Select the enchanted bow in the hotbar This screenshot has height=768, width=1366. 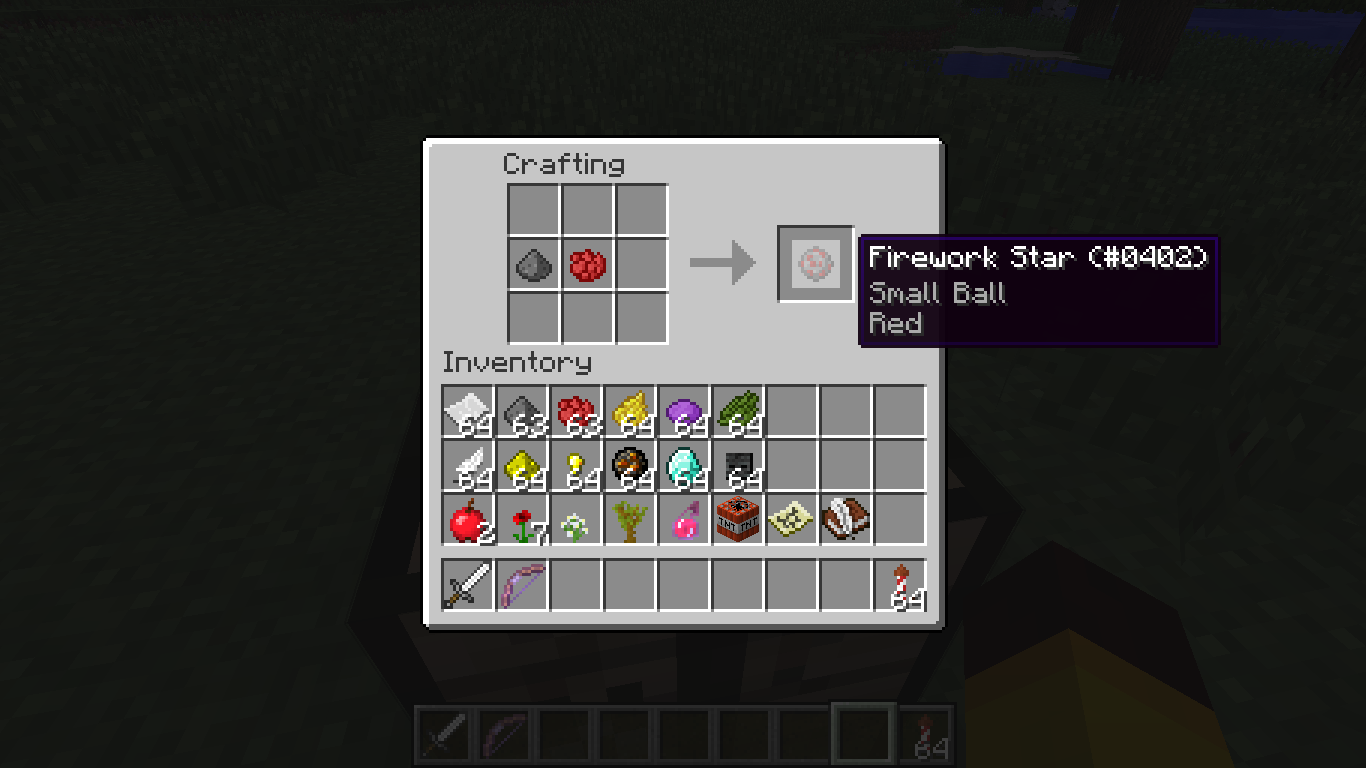tap(521, 585)
